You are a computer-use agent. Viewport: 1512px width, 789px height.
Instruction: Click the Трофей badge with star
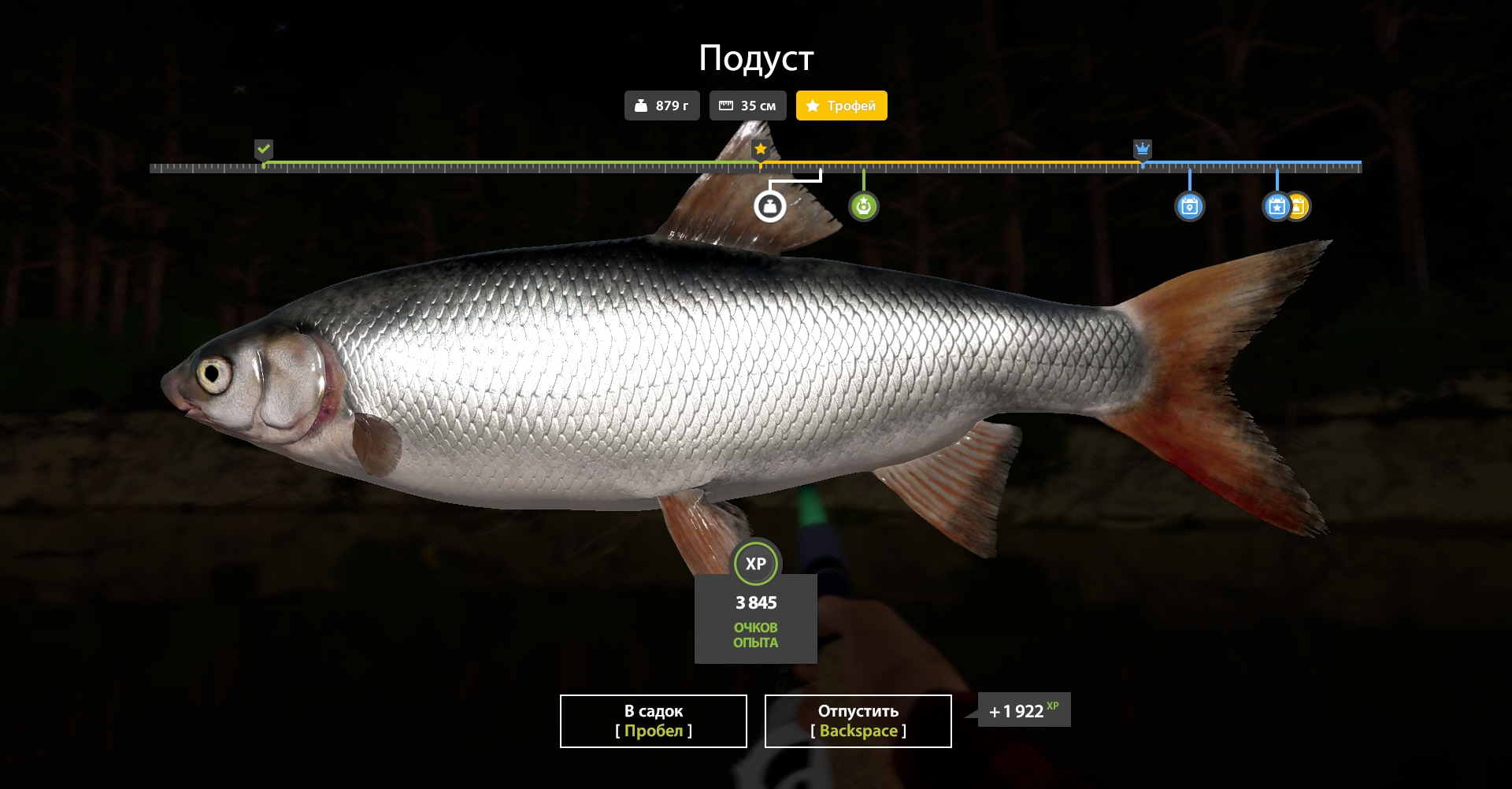click(x=841, y=105)
